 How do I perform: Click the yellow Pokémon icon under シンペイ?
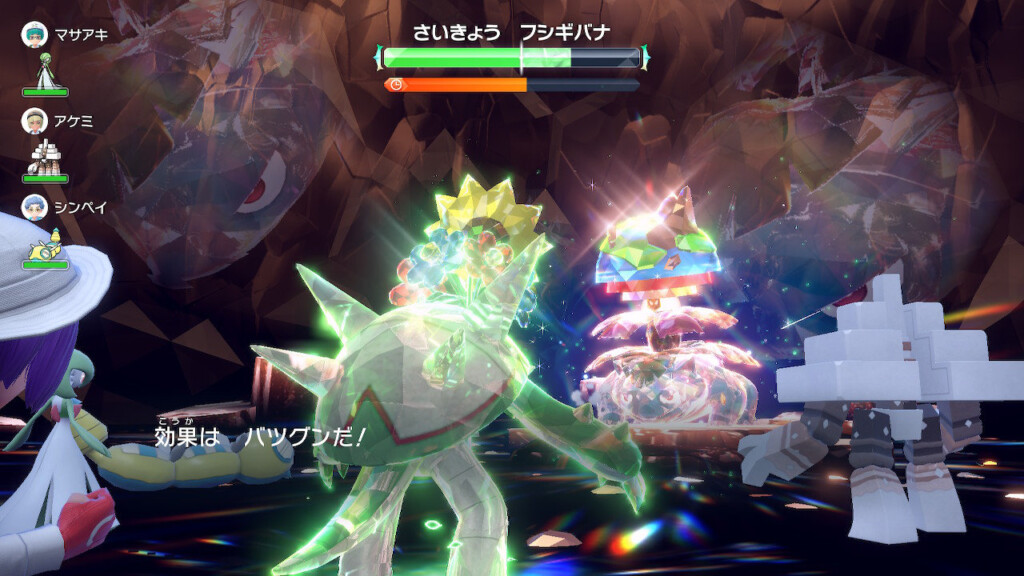tap(46, 243)
